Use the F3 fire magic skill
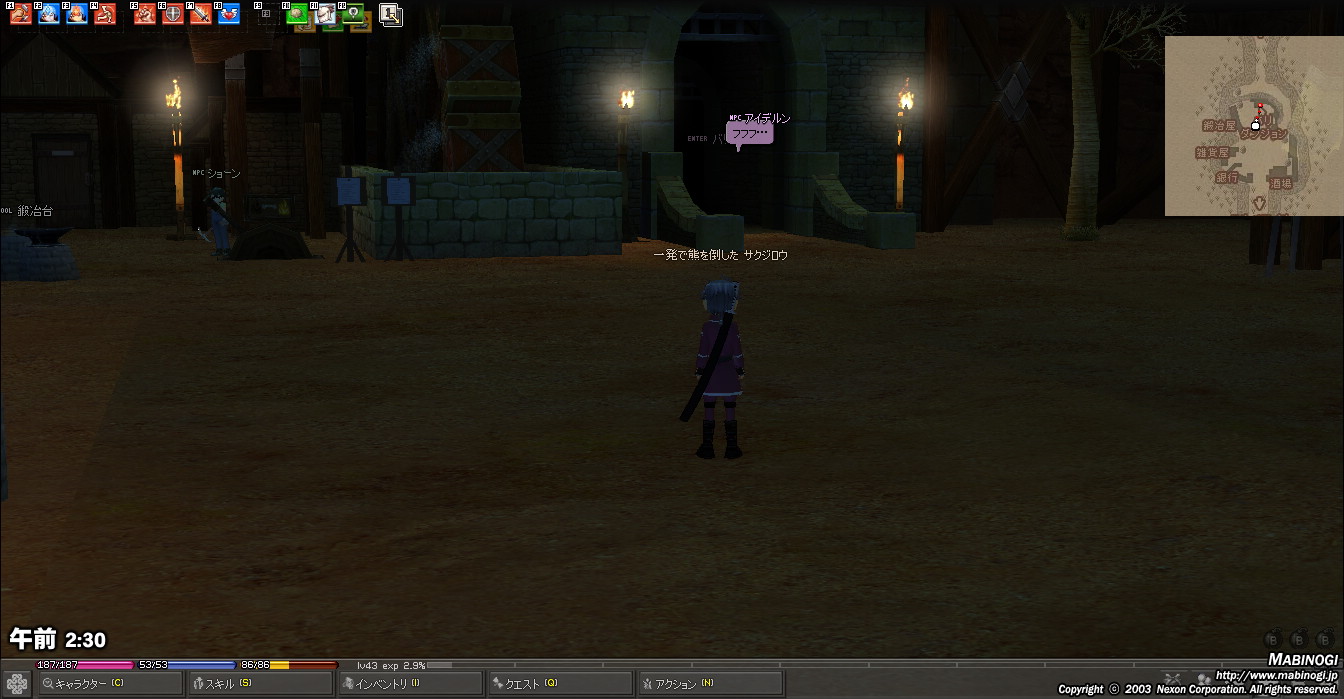 [x=77, y=14]
